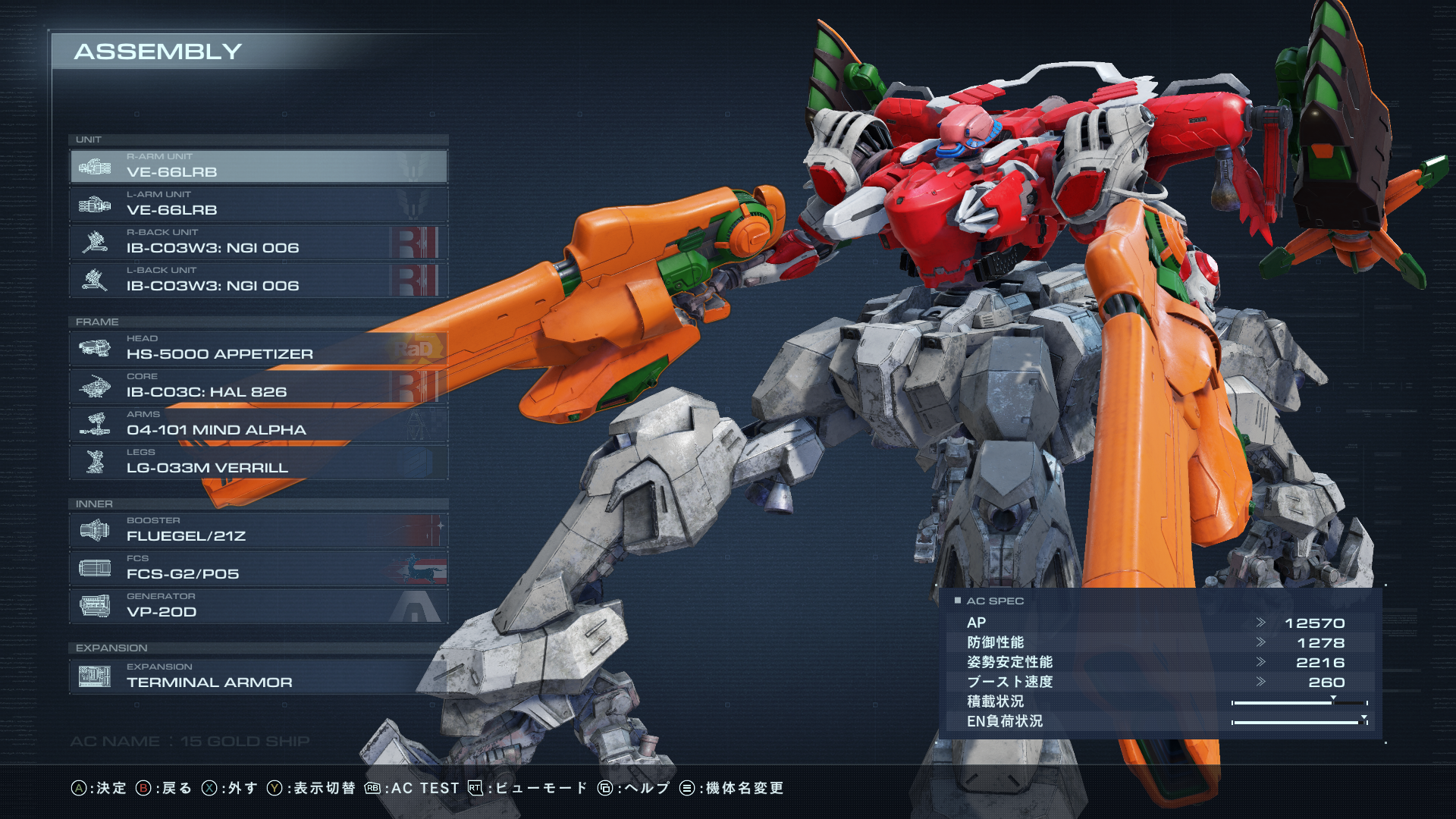Select the L-BACK UNIT slot
Viewport: 1456px width, 819px height.
258,280
